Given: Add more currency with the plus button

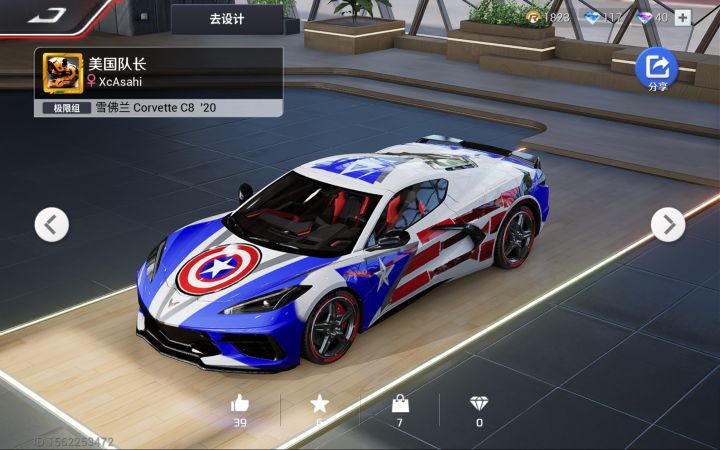Looking at the screenshot, I should [683, 17].
